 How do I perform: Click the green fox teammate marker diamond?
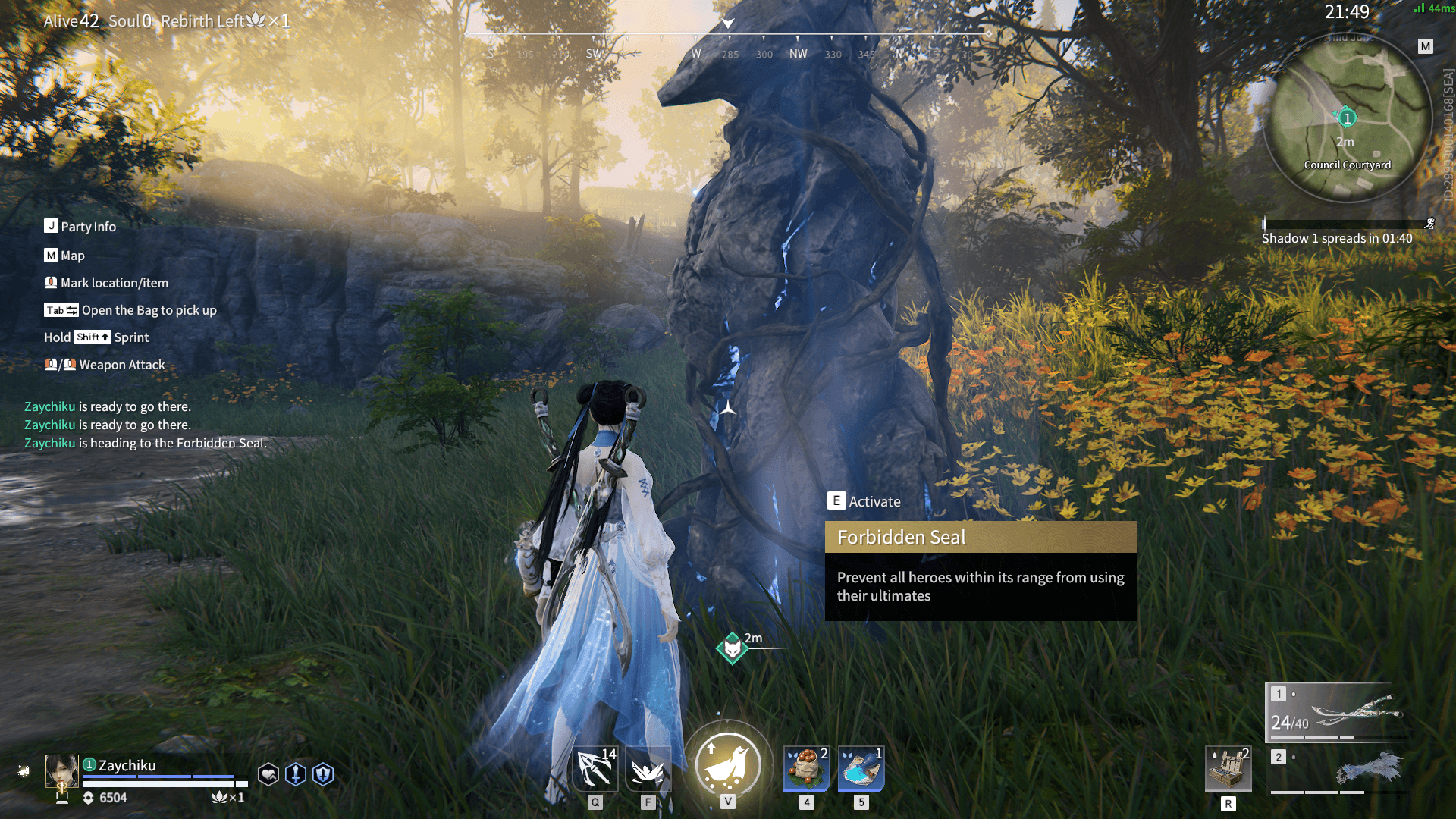coord(732,648)
